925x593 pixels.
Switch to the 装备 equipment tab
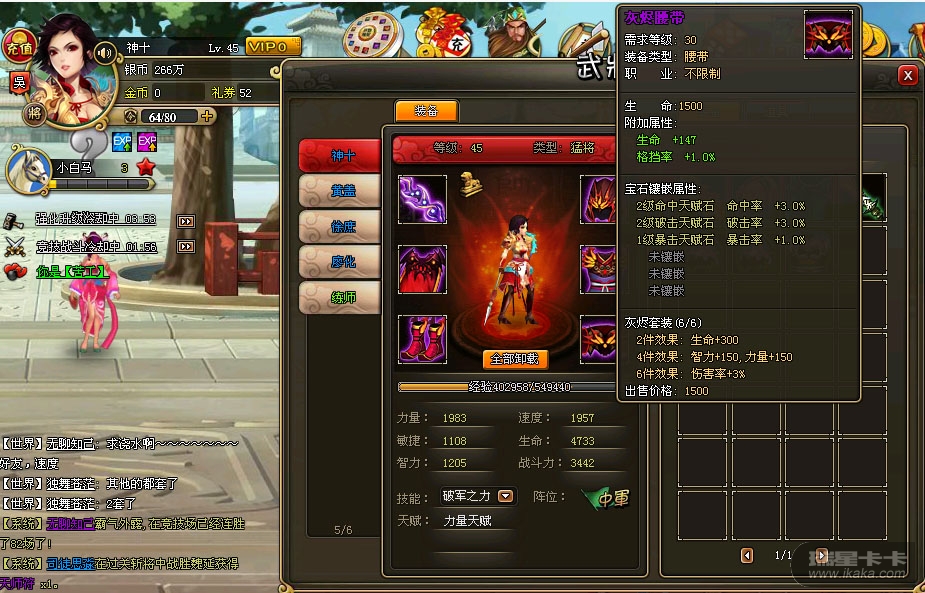tap(426, 111)
